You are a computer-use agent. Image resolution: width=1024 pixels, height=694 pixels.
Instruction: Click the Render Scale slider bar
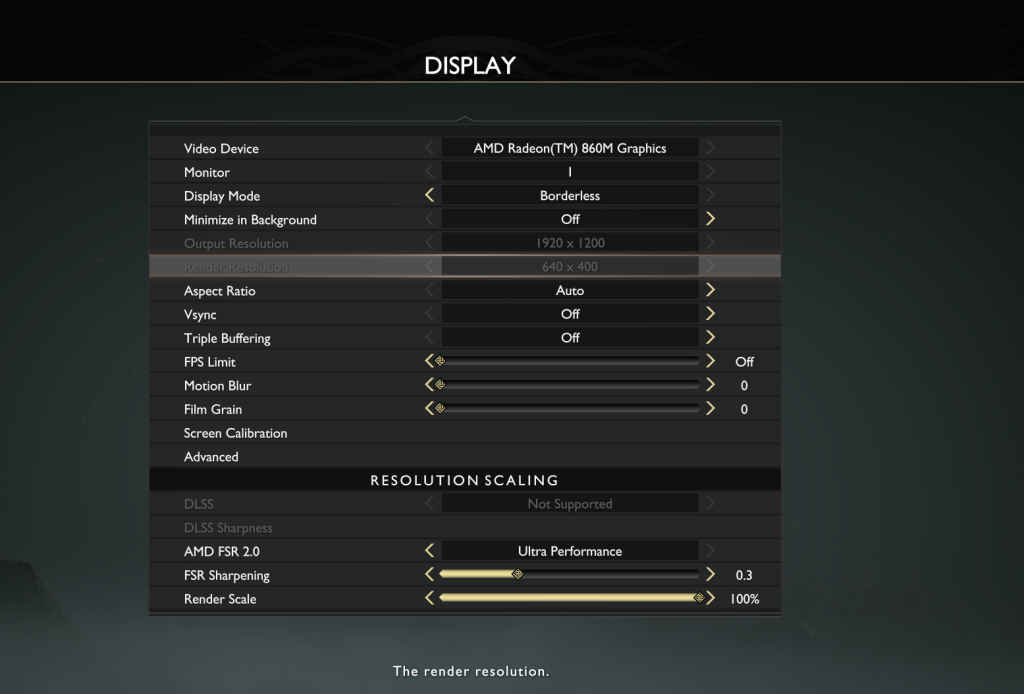click(x=570, y=599)
